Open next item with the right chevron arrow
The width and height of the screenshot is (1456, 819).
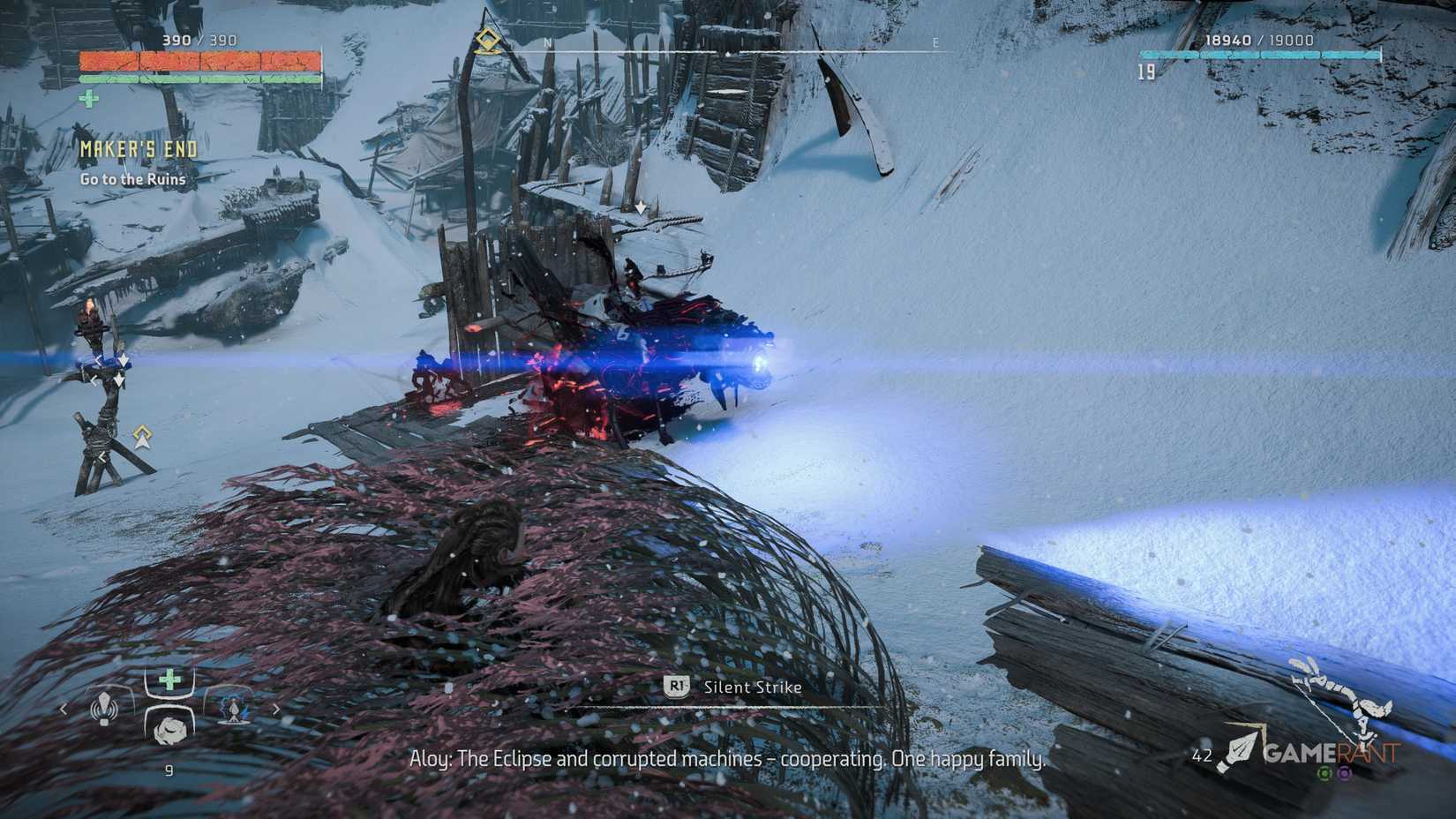coord(276,710)
